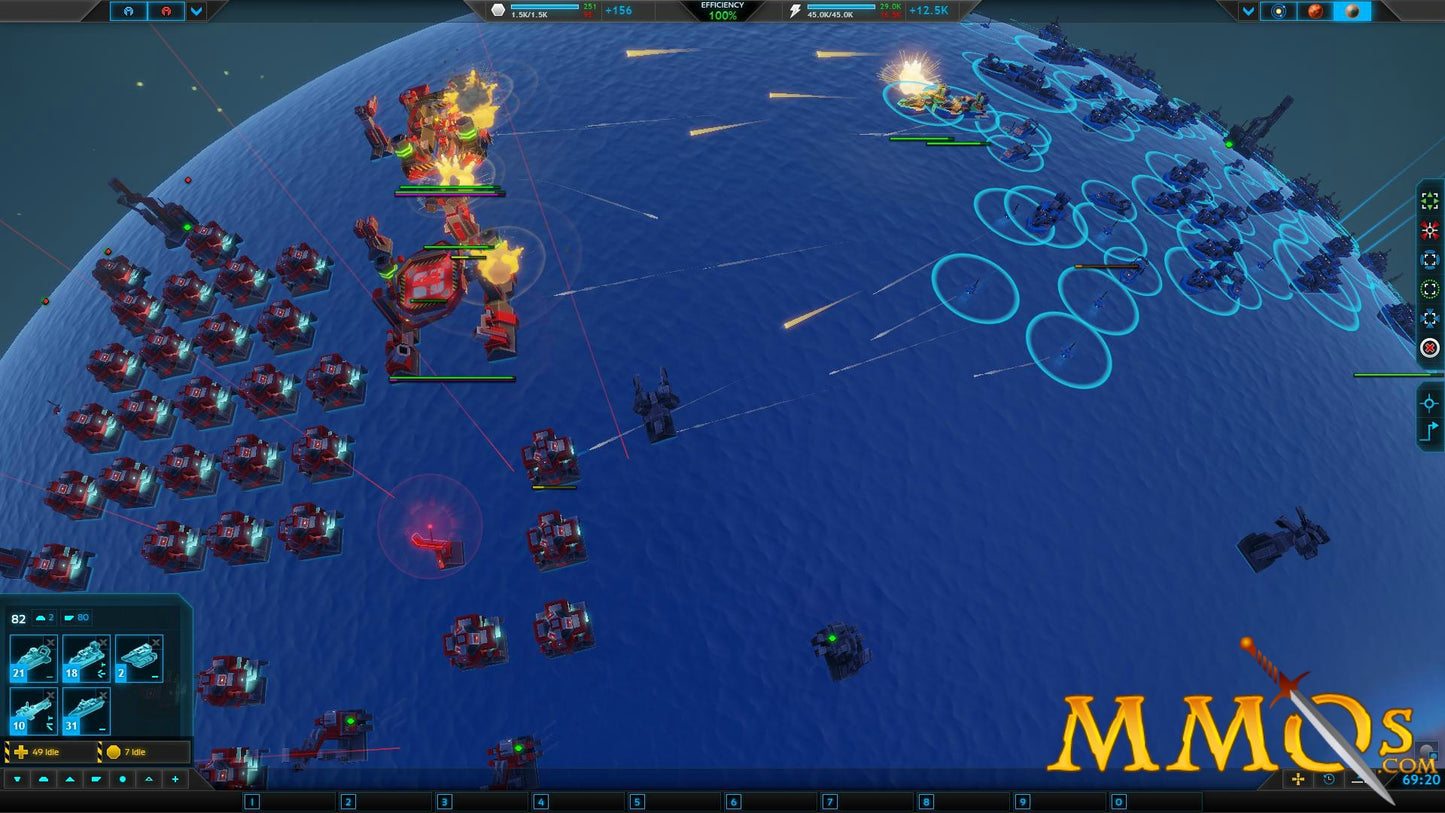This screenshot has height=813, width=1445.
Task: Expand the planet list dropdown arrow
Action: (x=1248, y=11)
